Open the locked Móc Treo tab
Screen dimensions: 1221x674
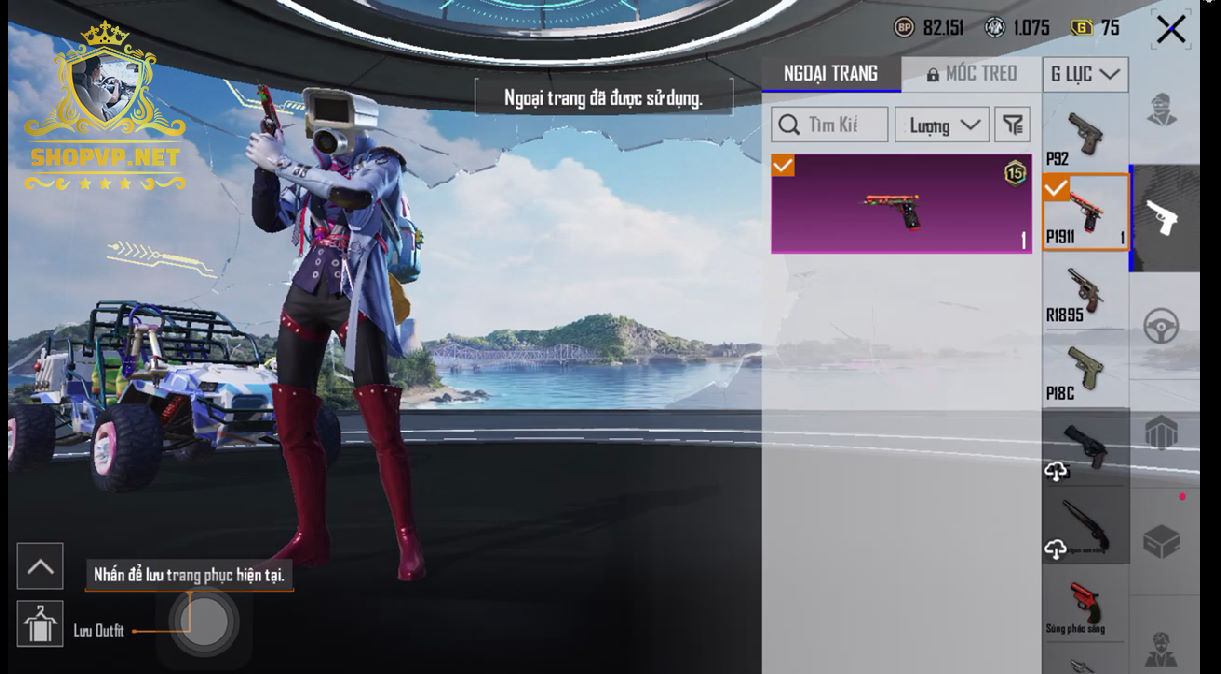point(971,74)
